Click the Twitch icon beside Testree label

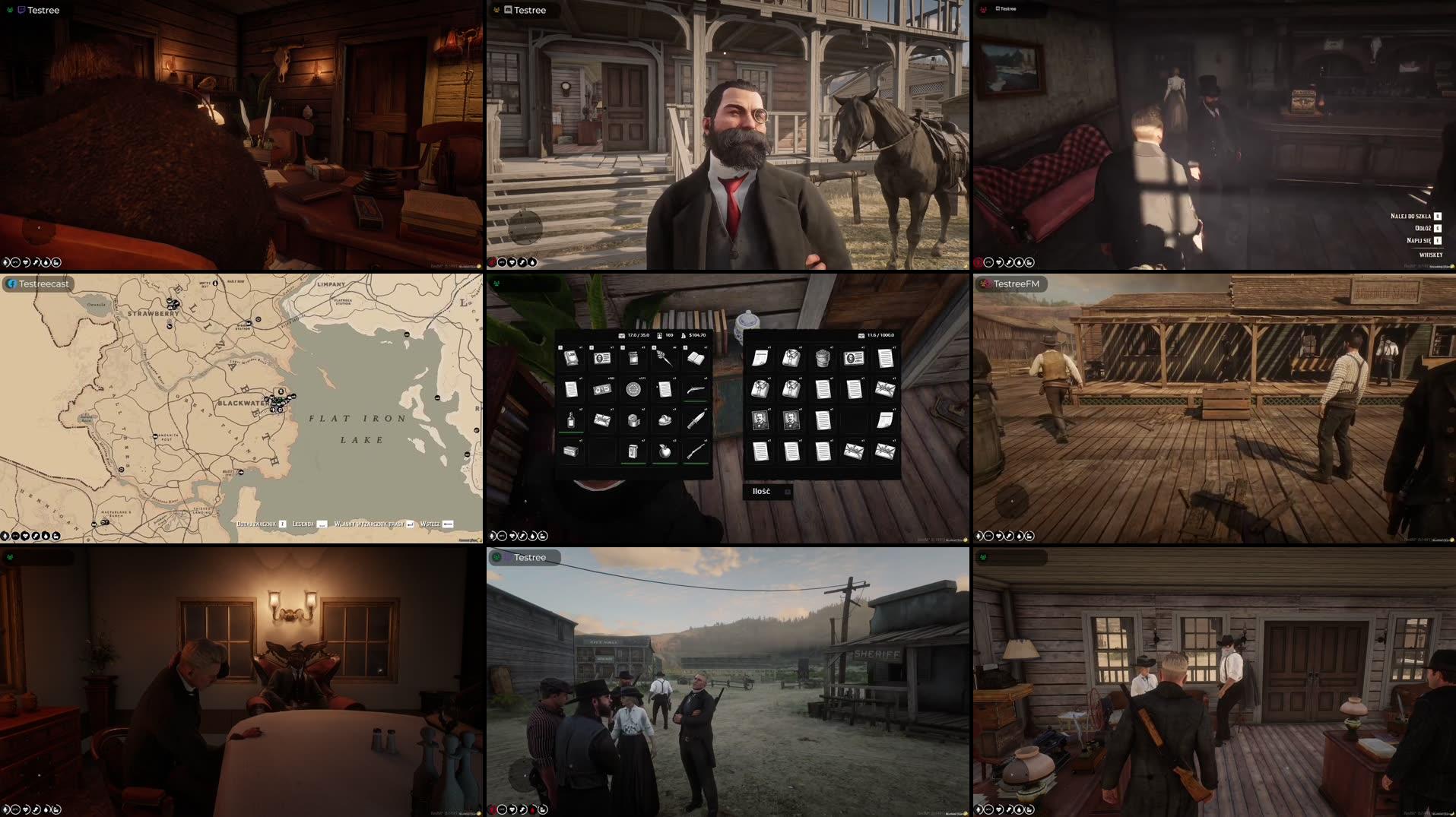click(x=21, y=10)
